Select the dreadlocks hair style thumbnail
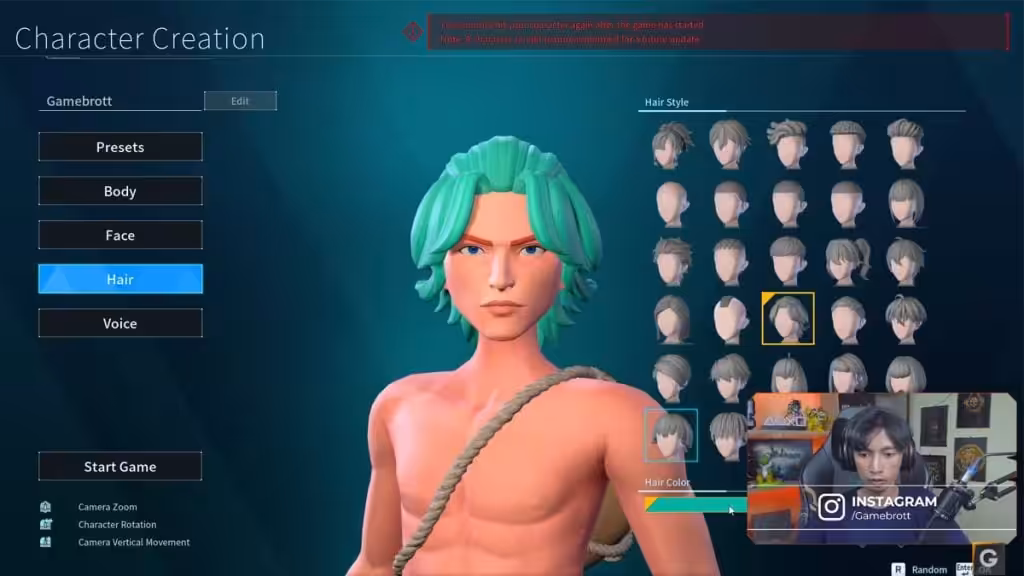Image resolution: width=1024 pixels, height=576 pixels. (672, 143)
